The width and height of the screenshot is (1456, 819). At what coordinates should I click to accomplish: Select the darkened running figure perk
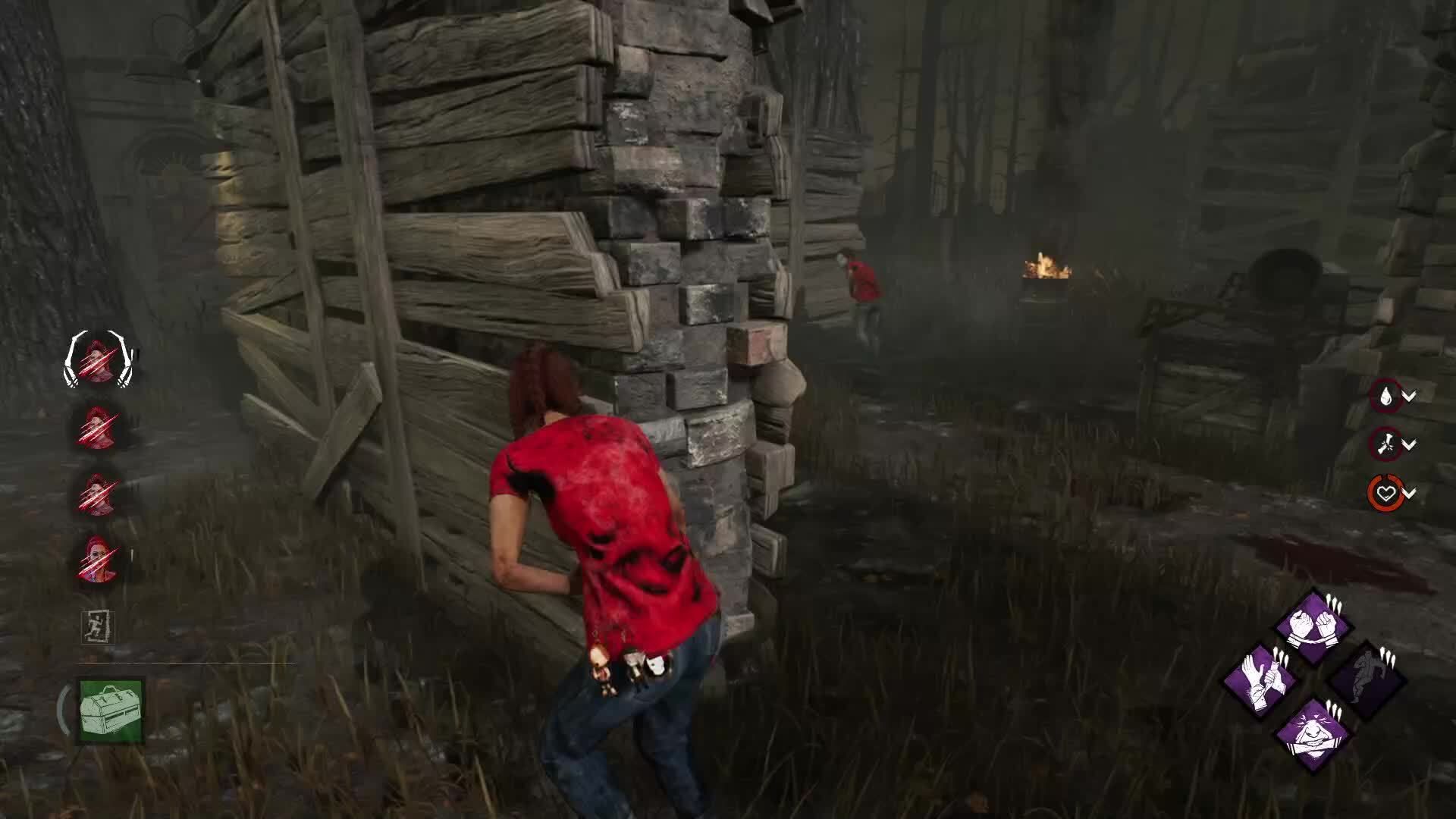pos(1365,680)
